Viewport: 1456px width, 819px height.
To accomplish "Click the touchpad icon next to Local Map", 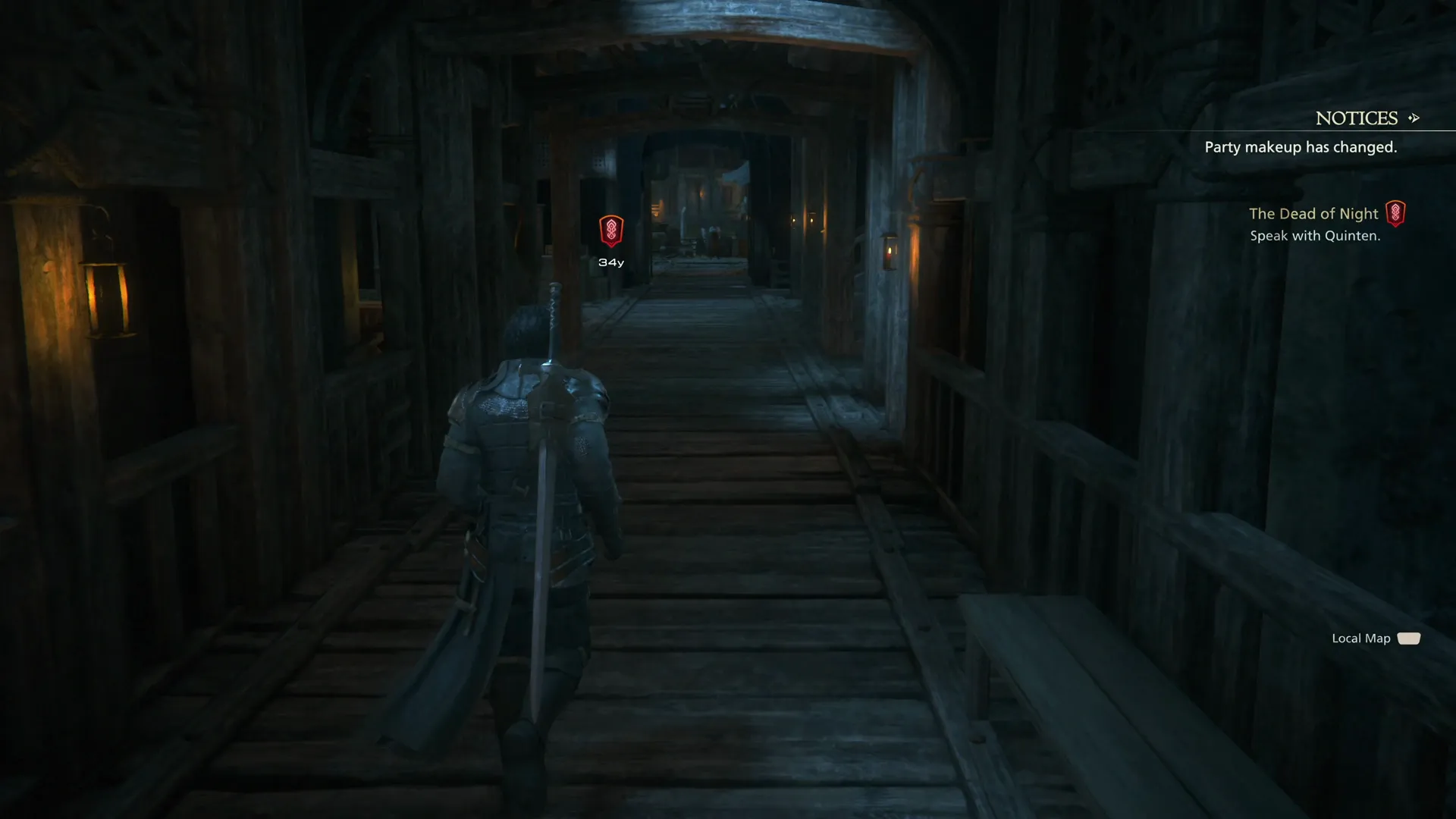I will pyautogui.click(x=1410, y=639).
